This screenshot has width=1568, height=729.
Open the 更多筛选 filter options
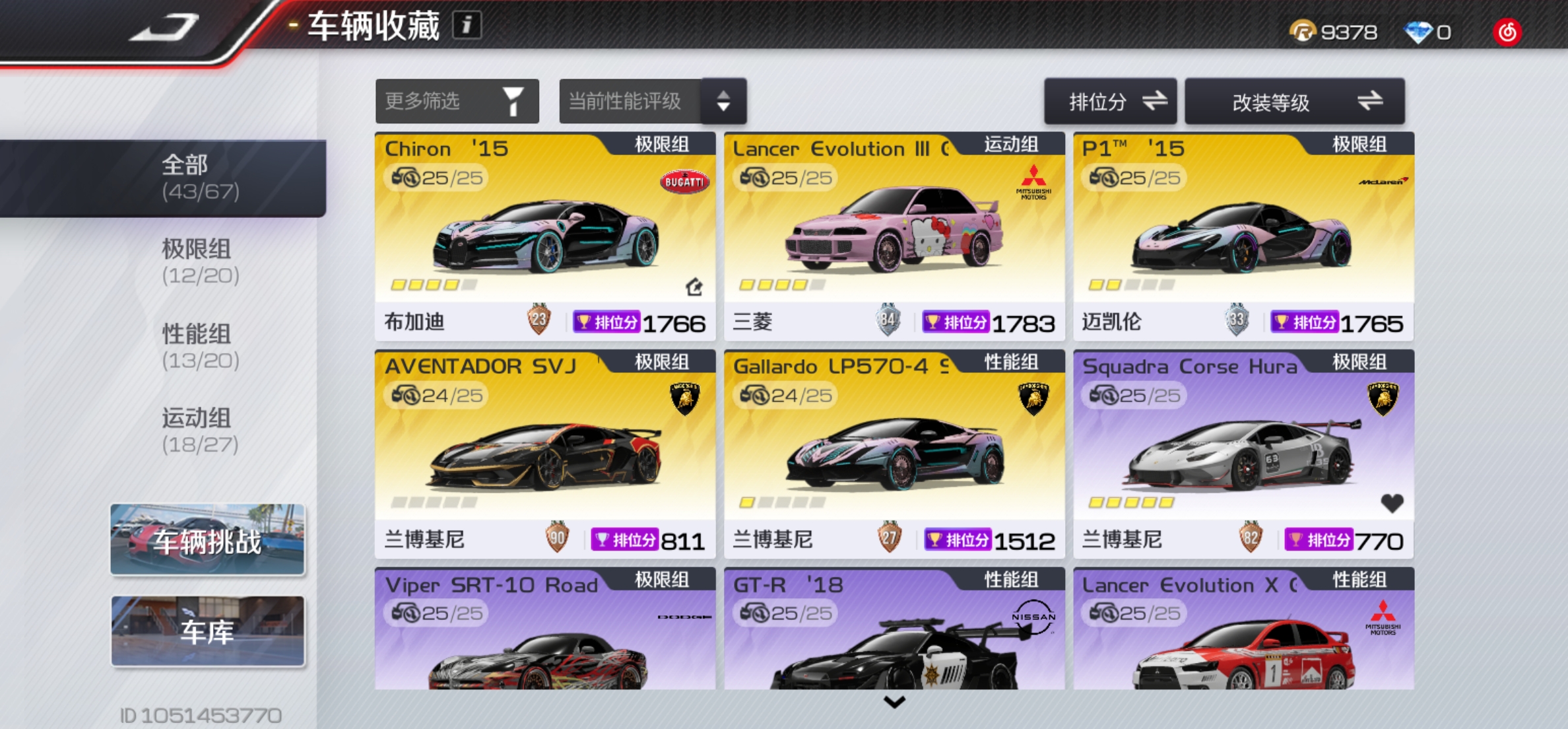pyautogui.click(x=457, y=102)
